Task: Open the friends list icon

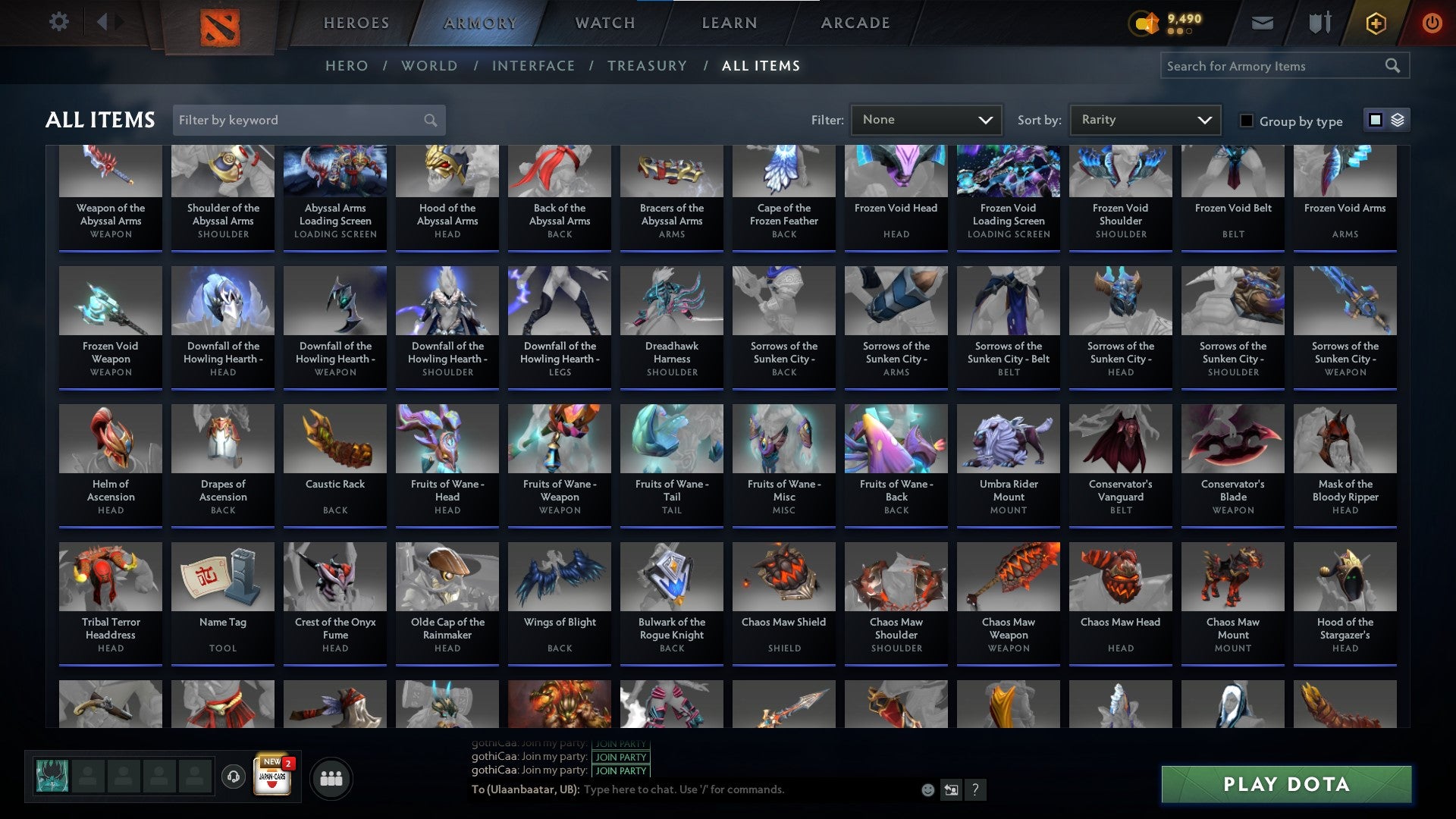Action: click(331, 777)
